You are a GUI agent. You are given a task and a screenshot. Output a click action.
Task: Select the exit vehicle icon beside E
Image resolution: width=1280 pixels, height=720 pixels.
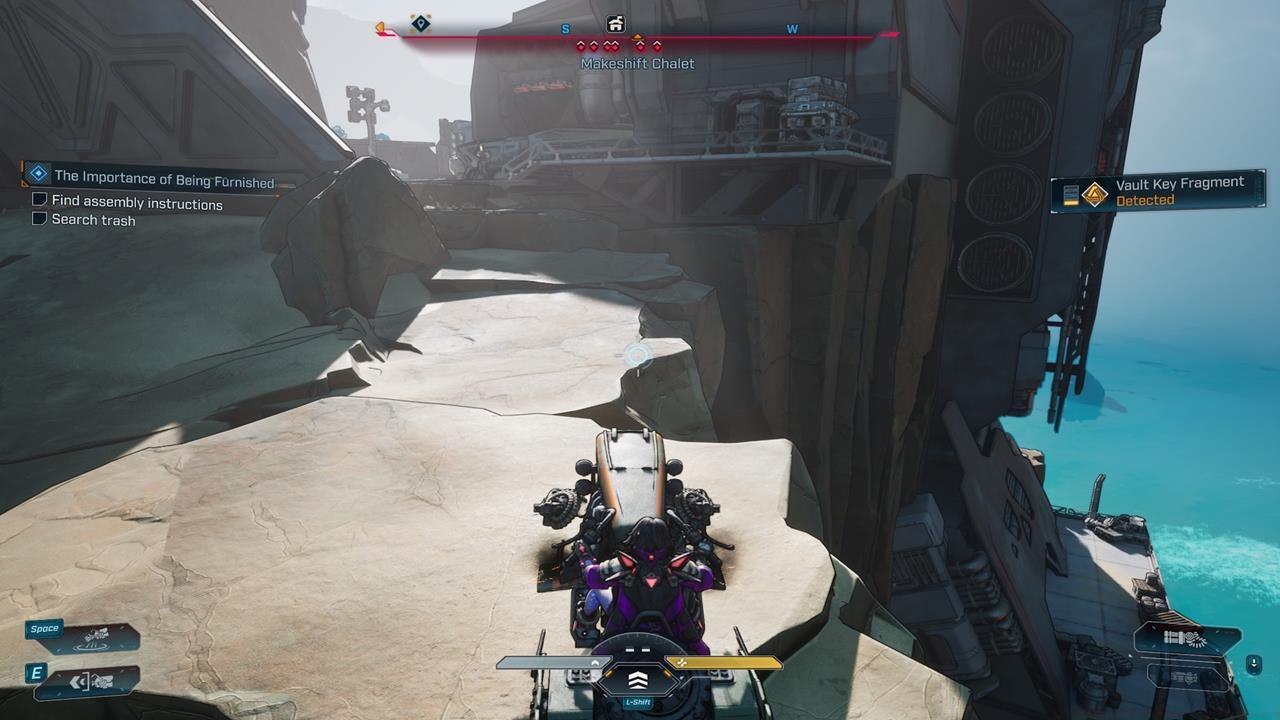click(92, 680)
